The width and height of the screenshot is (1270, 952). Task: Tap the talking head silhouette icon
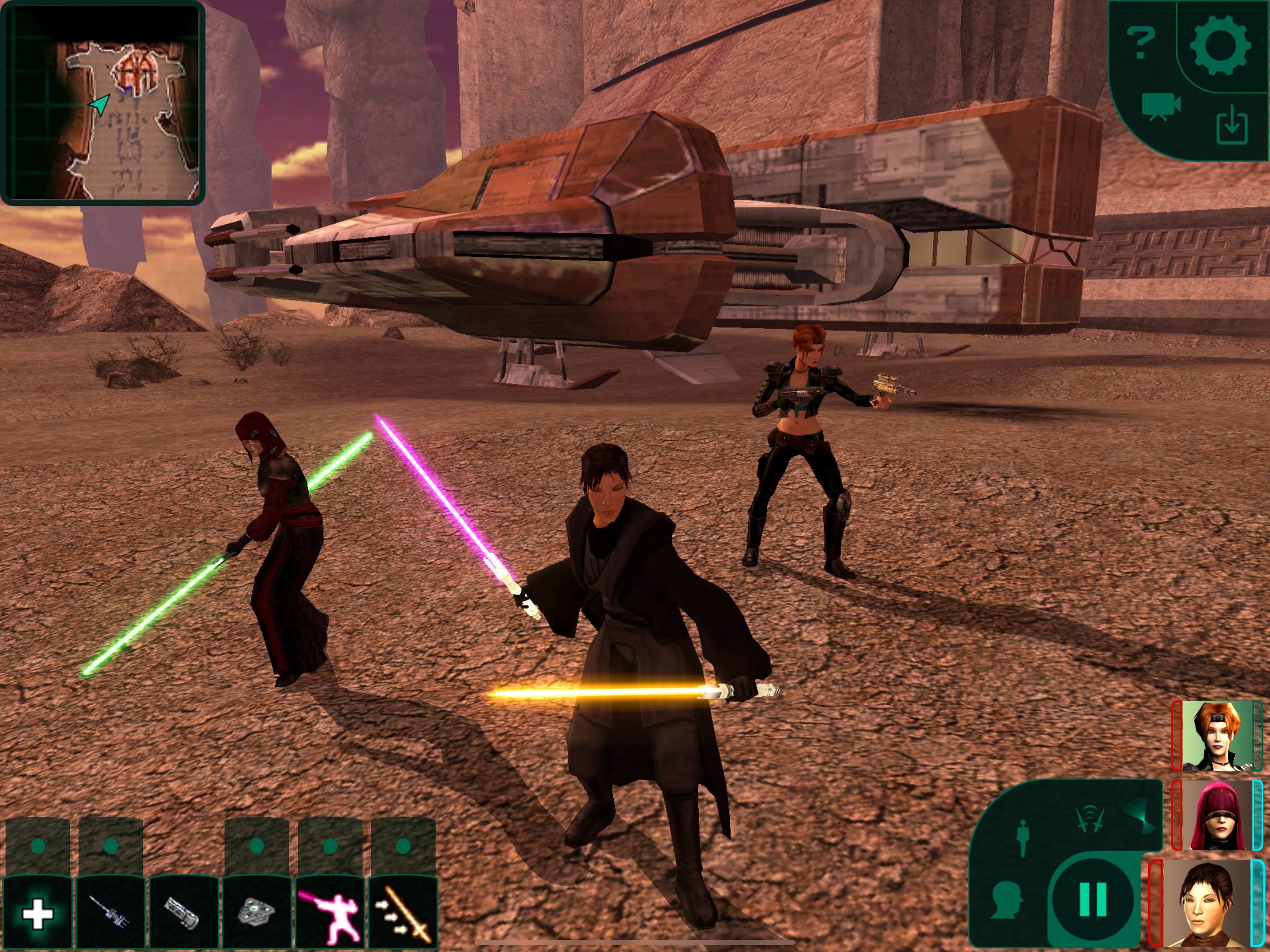[x=1006, y=900]
